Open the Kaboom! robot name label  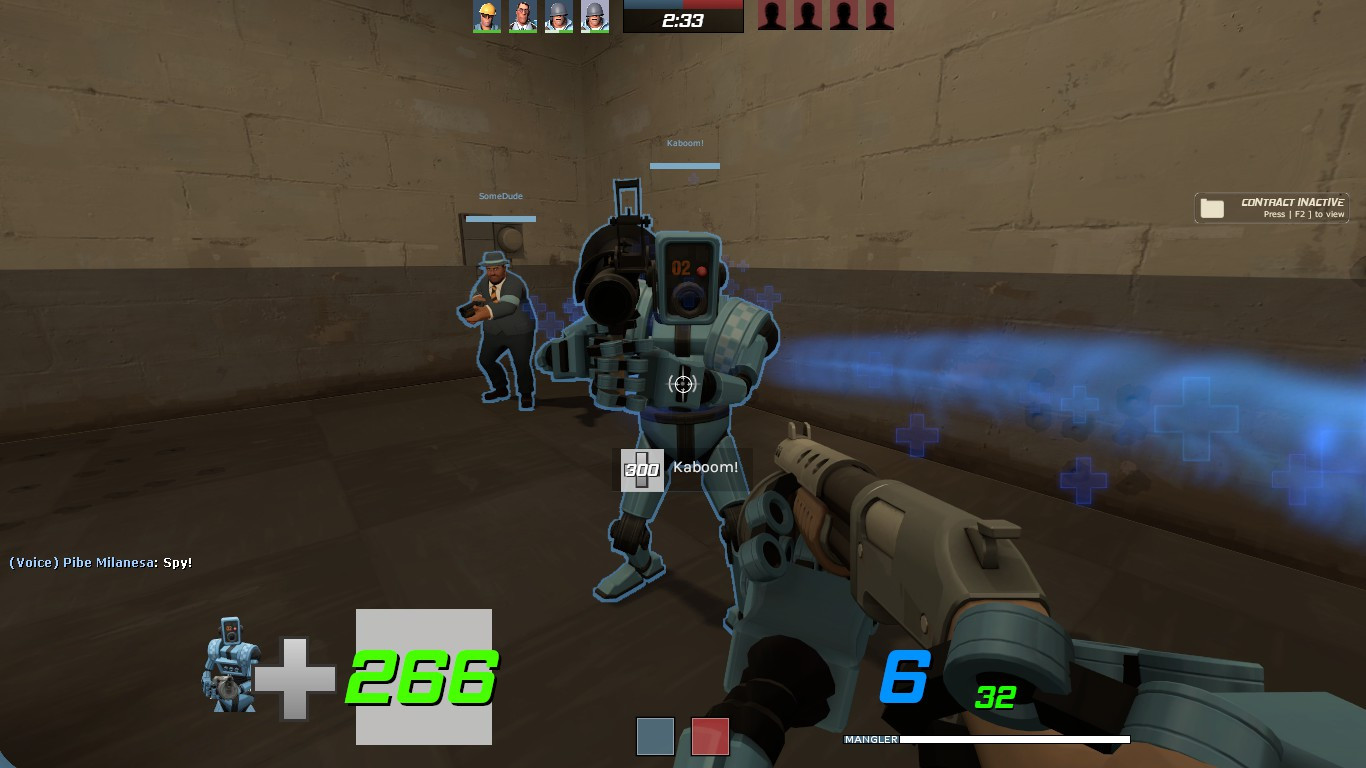(x=684, y=142)
